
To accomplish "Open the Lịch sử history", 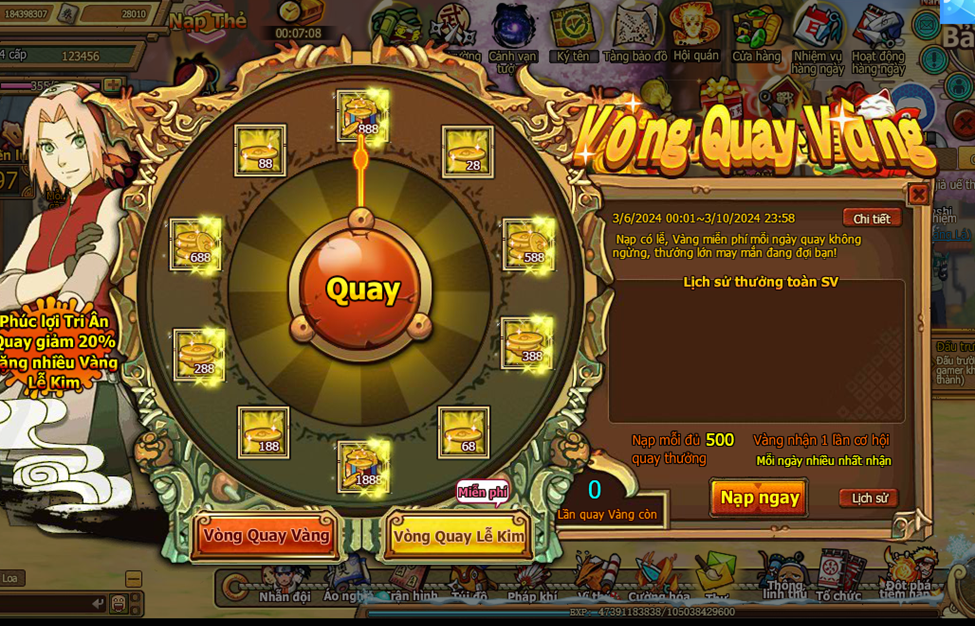I will [x=868, y=498].
